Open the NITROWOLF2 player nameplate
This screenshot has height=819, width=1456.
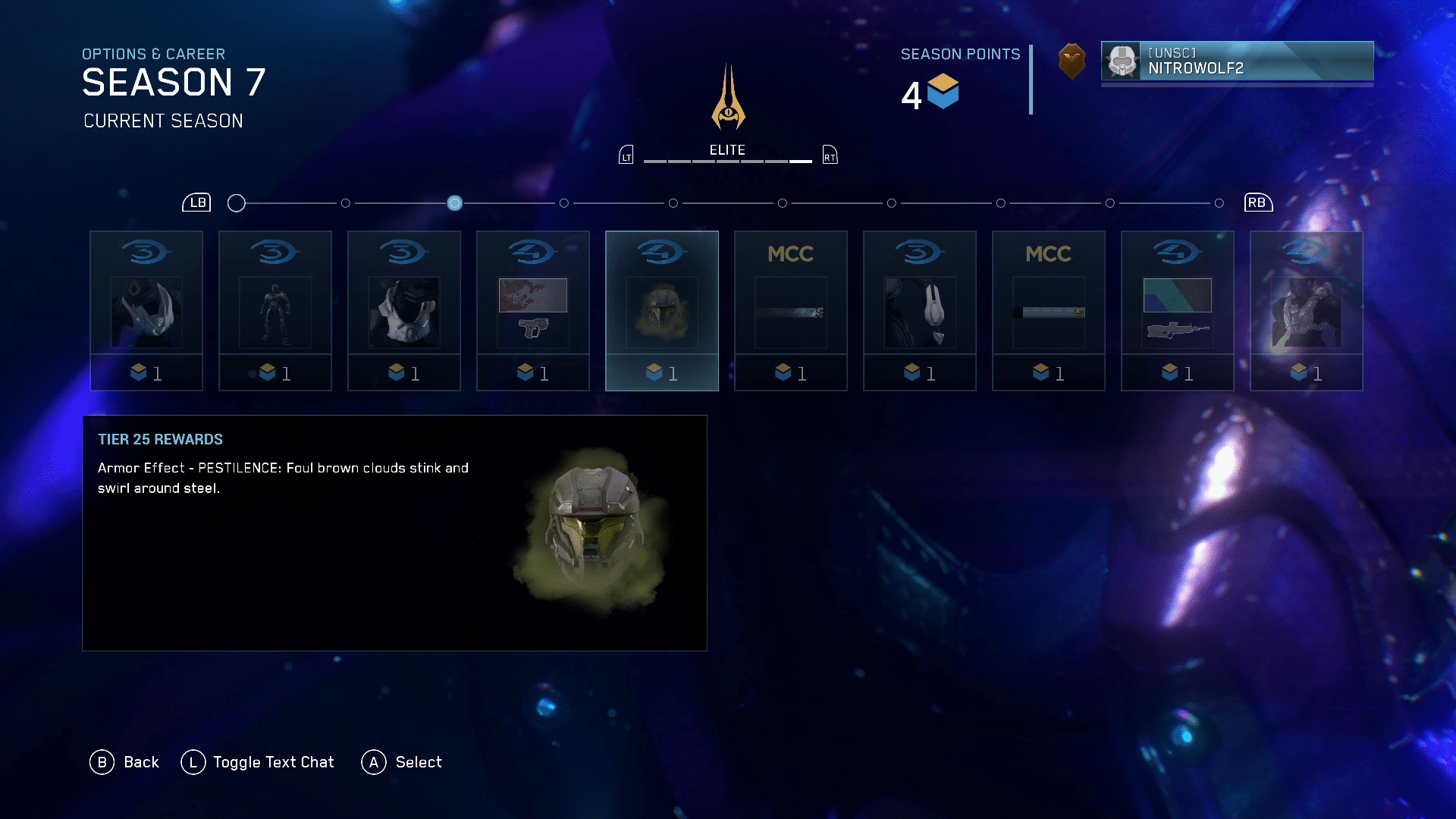[1237, 61]
